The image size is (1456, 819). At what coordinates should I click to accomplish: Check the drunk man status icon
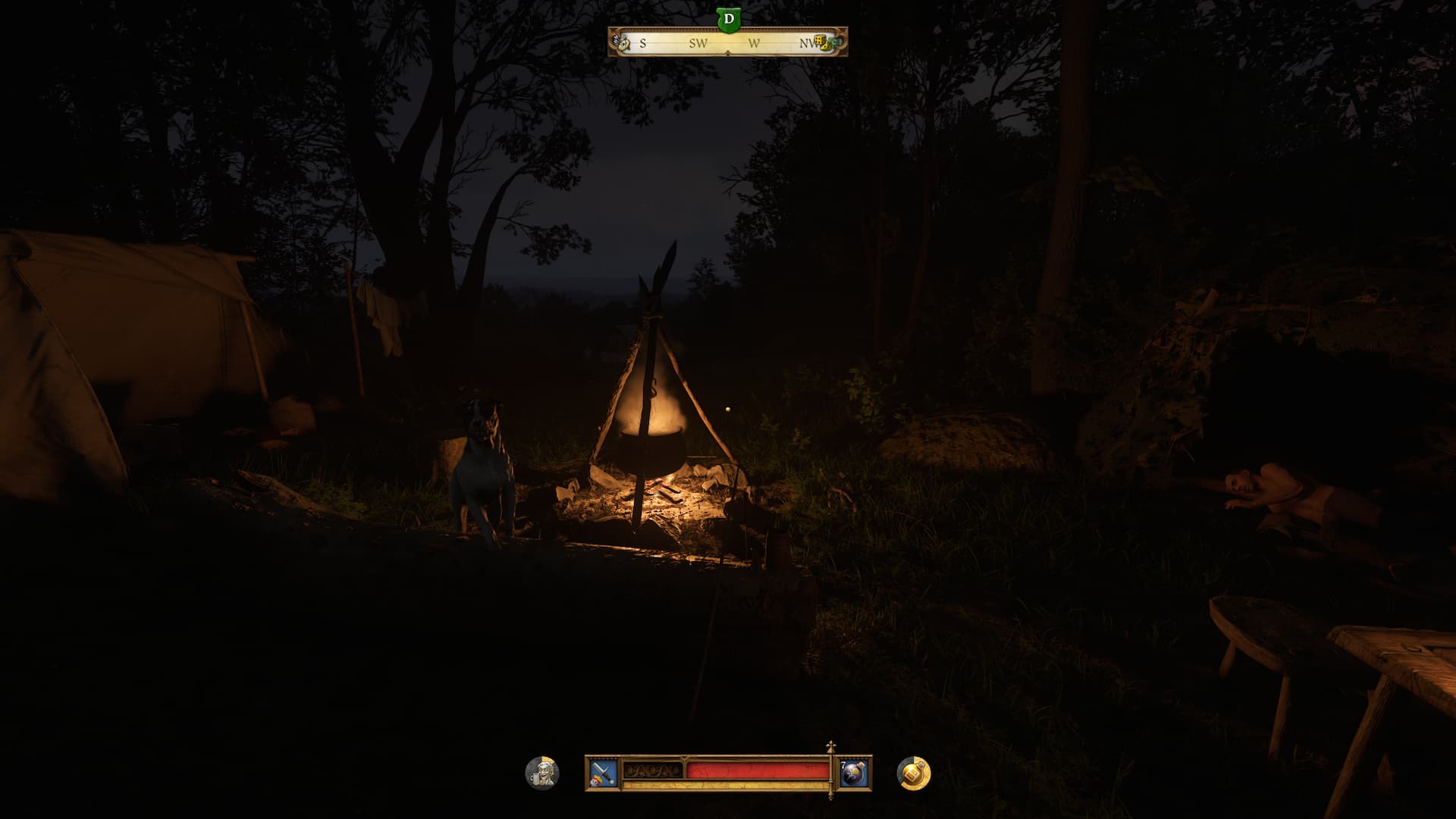(x=542, y=773)
